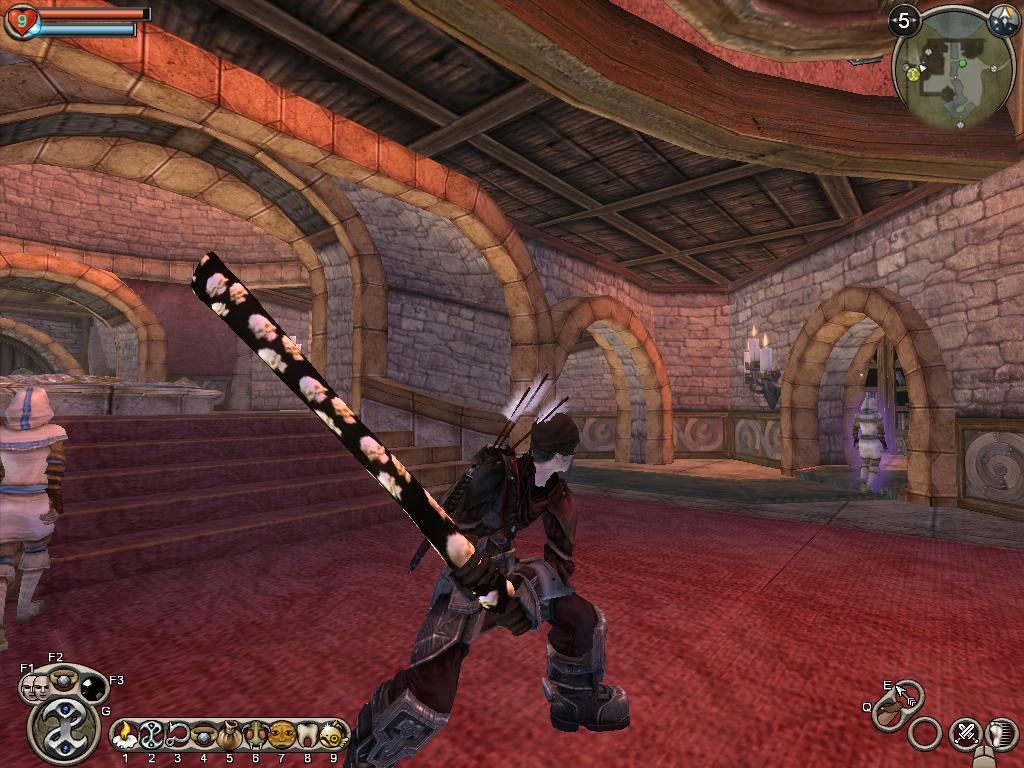Pick the green insect mask in slot 6
The height and width of the screenshot is (768, 1024).
pos(255,735)
